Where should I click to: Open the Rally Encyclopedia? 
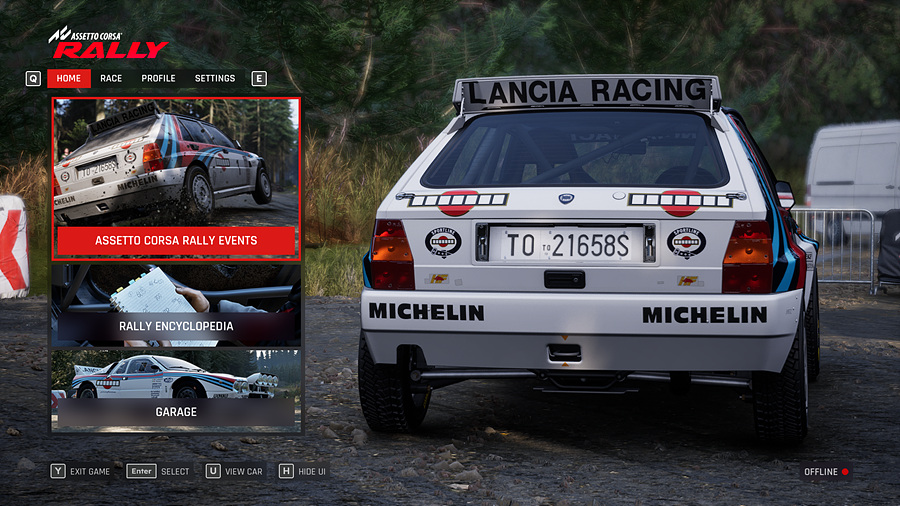pyautogui.click(x=176, y=305)
